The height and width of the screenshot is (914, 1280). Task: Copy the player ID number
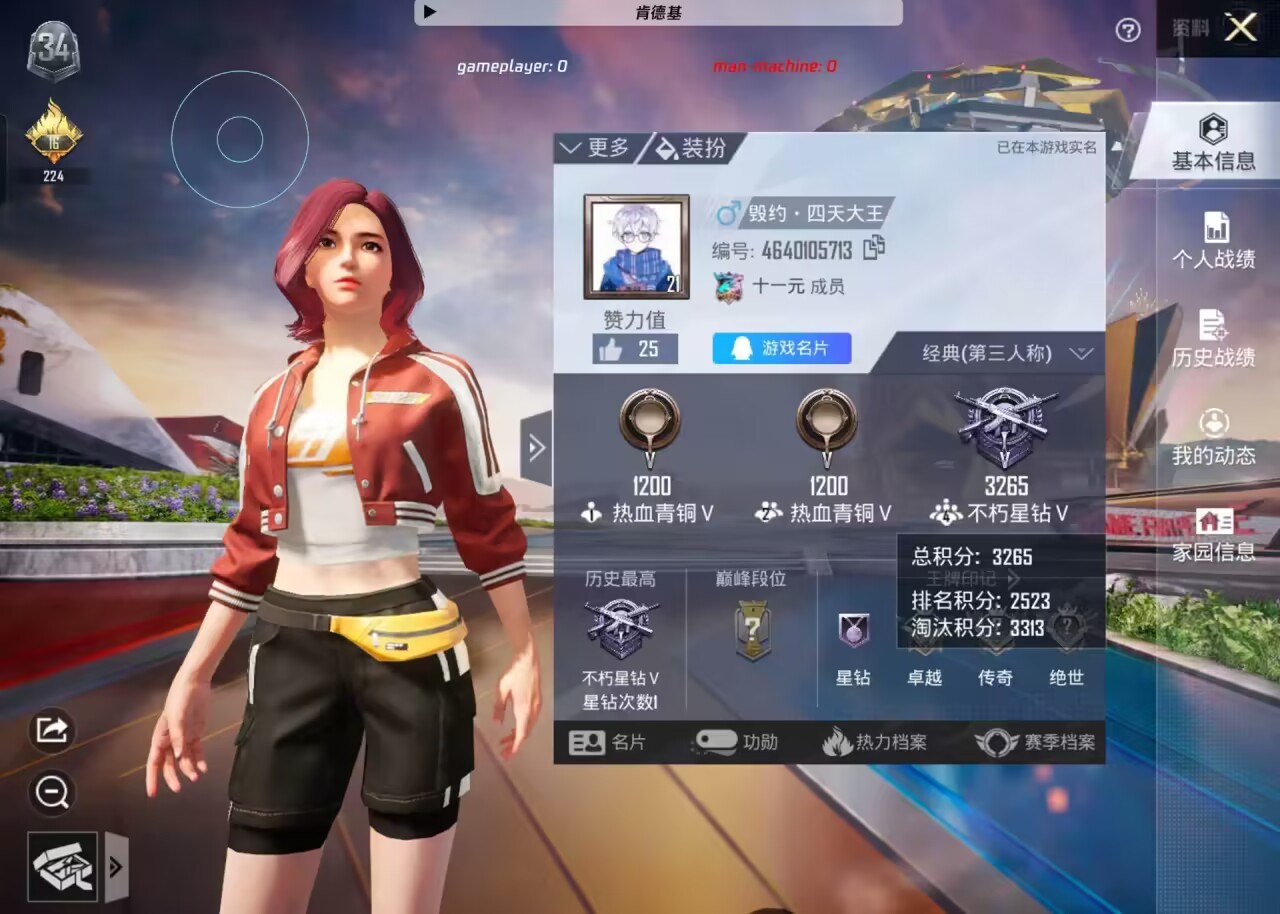(874, 248)
